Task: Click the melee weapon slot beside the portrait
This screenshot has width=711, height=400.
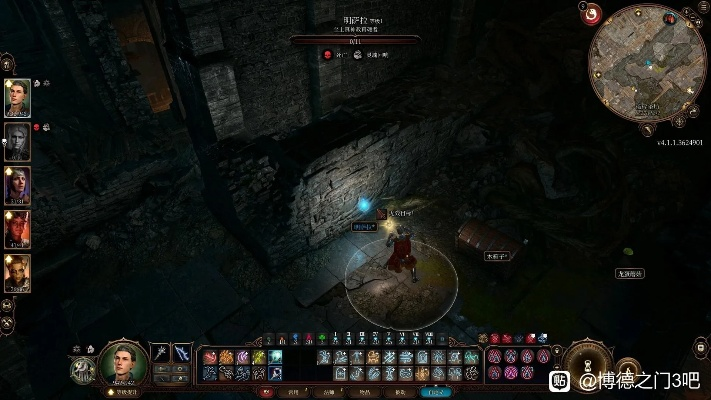Action: coord(160,353)
